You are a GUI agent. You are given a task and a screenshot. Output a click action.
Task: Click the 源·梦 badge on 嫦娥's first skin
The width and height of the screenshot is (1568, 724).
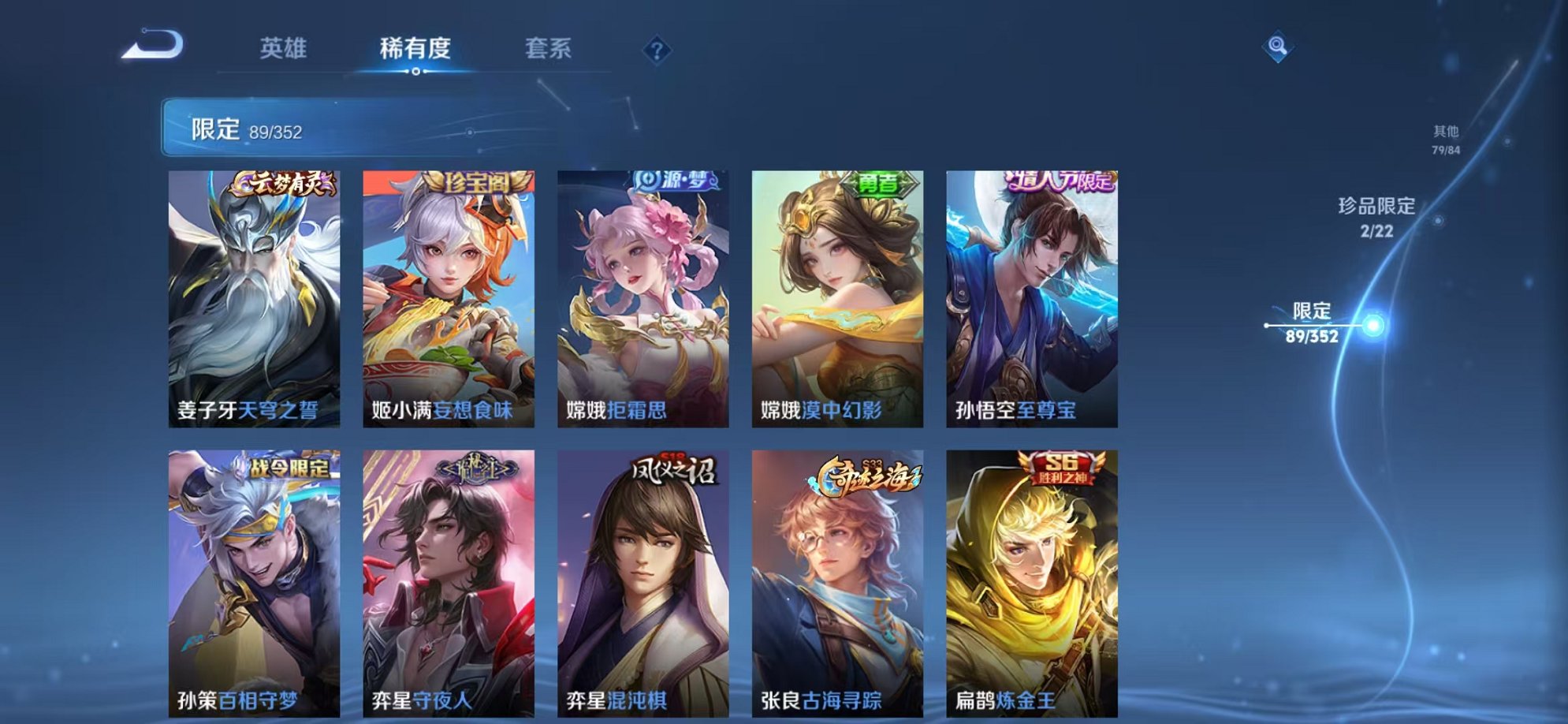click(674, 180)
